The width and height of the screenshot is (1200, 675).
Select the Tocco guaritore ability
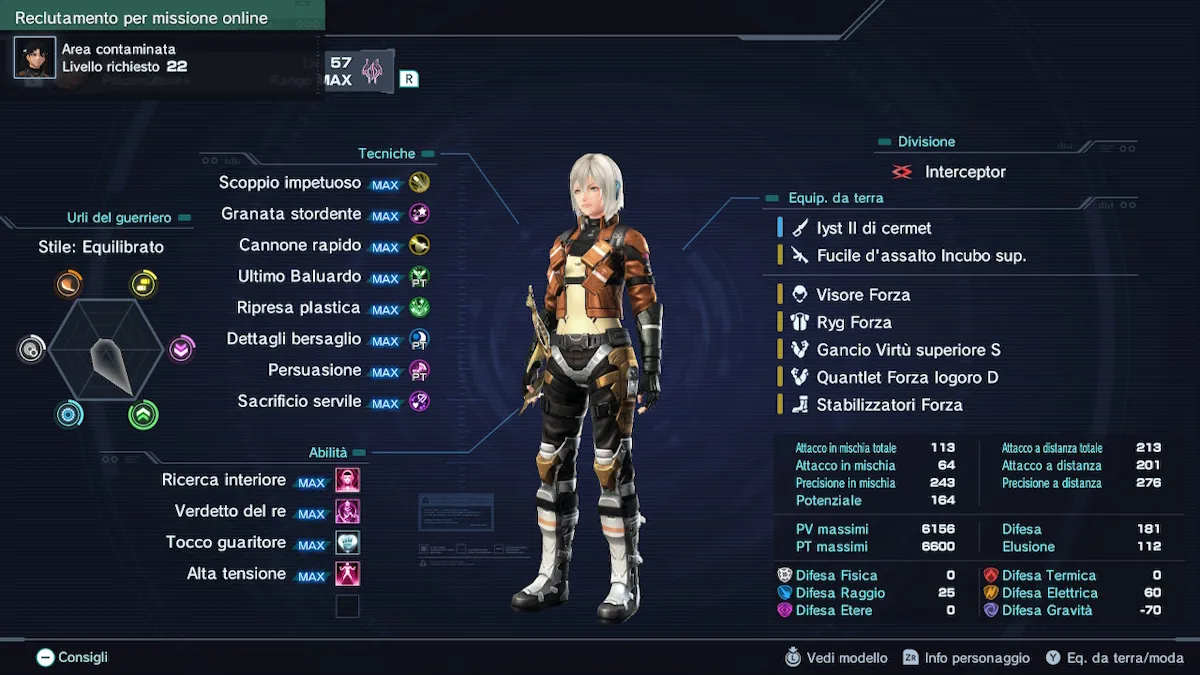click(x=226, y=542)
